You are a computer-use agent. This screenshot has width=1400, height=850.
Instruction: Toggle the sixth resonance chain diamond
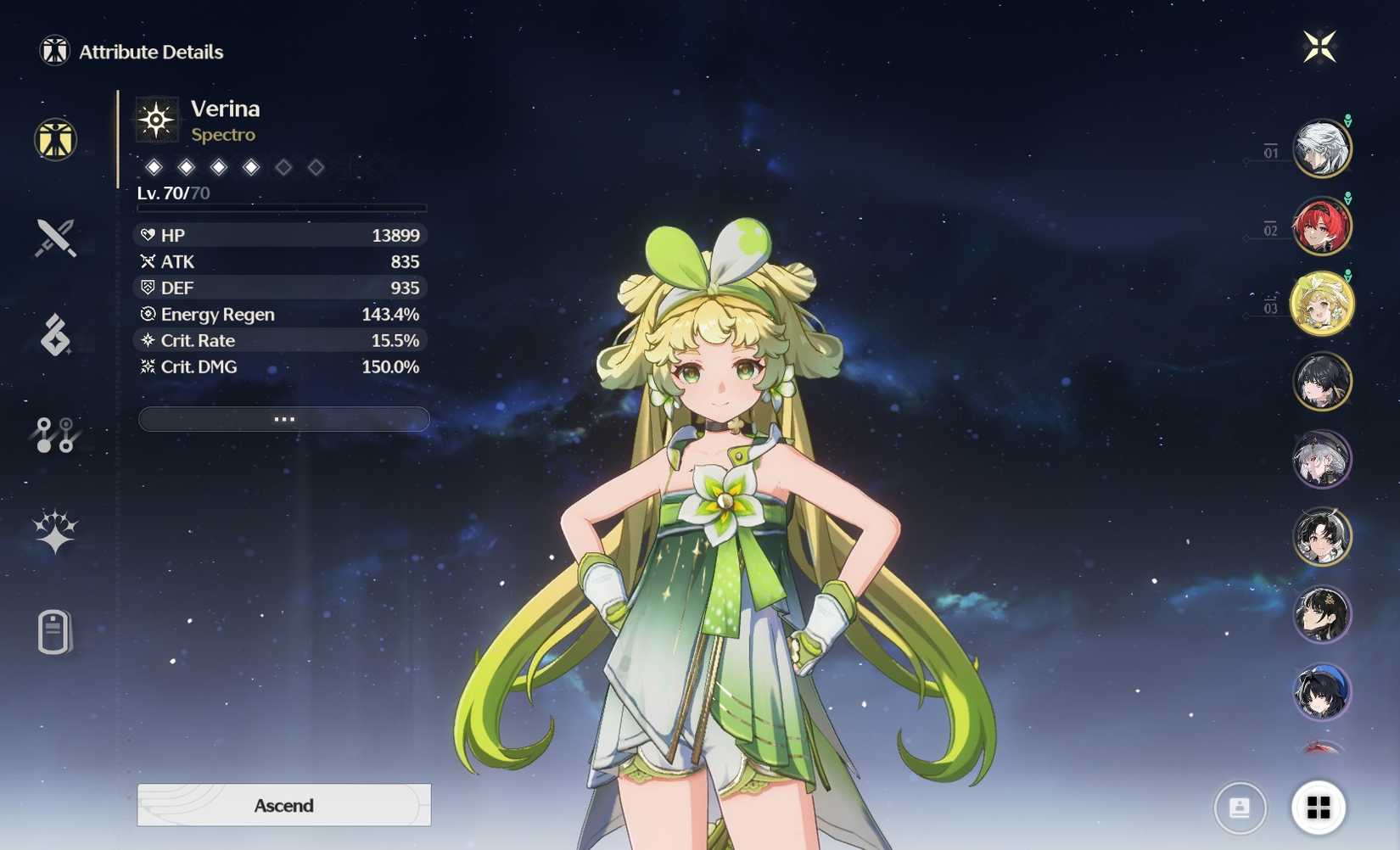[316, 167]
